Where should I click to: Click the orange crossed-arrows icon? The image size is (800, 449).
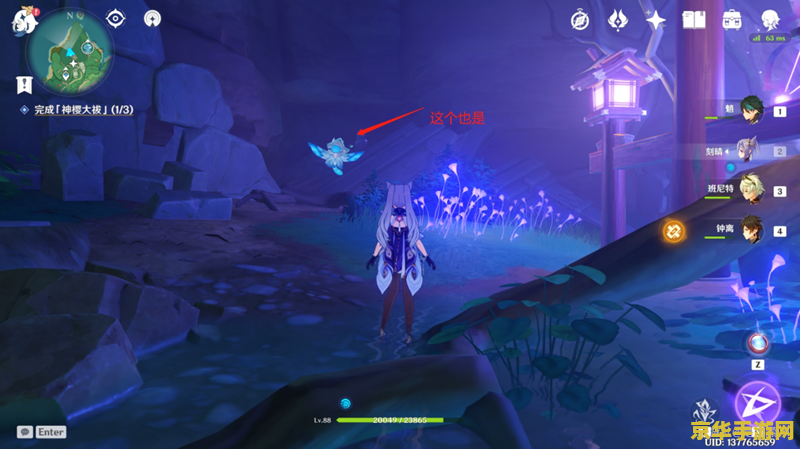(x=674, y=232)
